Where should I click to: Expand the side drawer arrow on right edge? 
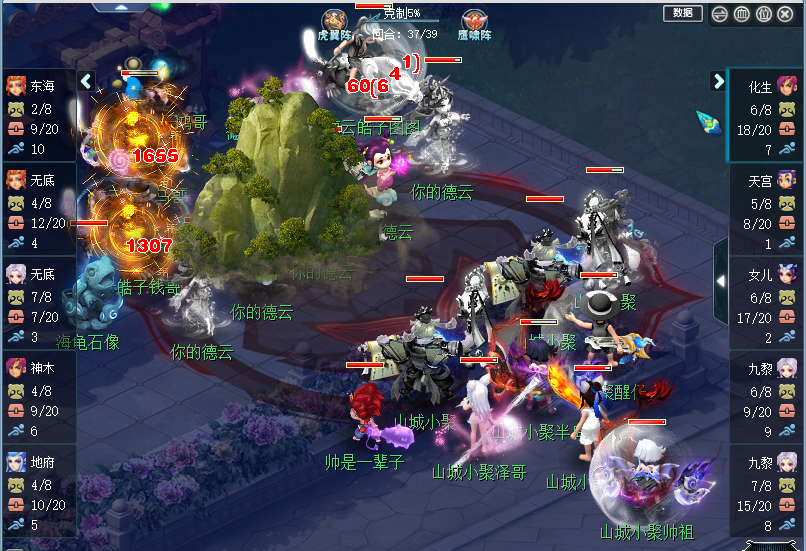point(720,283)
